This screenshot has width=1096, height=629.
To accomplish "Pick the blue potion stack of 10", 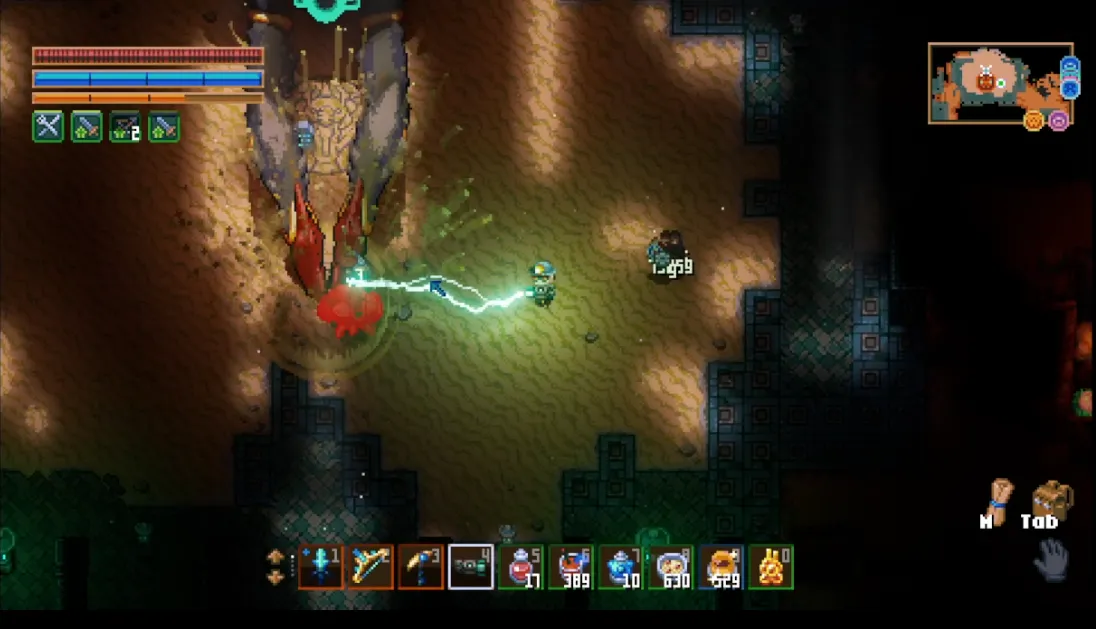I will [x=621, y=567].
